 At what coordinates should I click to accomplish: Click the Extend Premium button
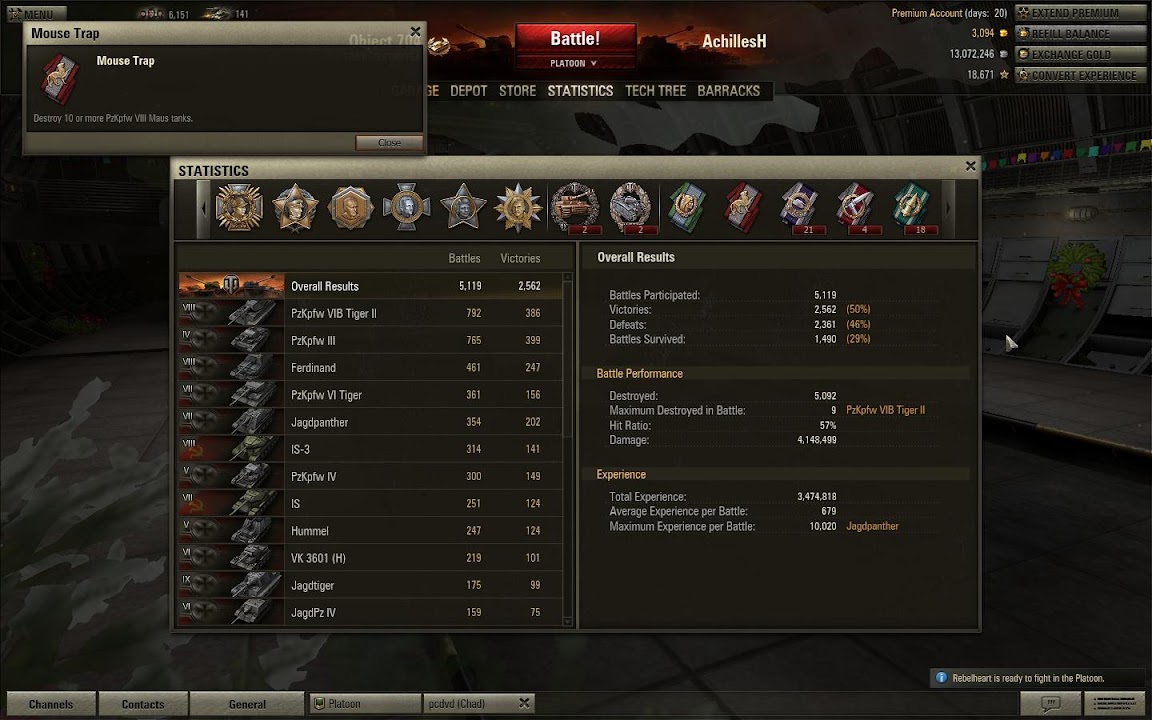[1077, 13]
